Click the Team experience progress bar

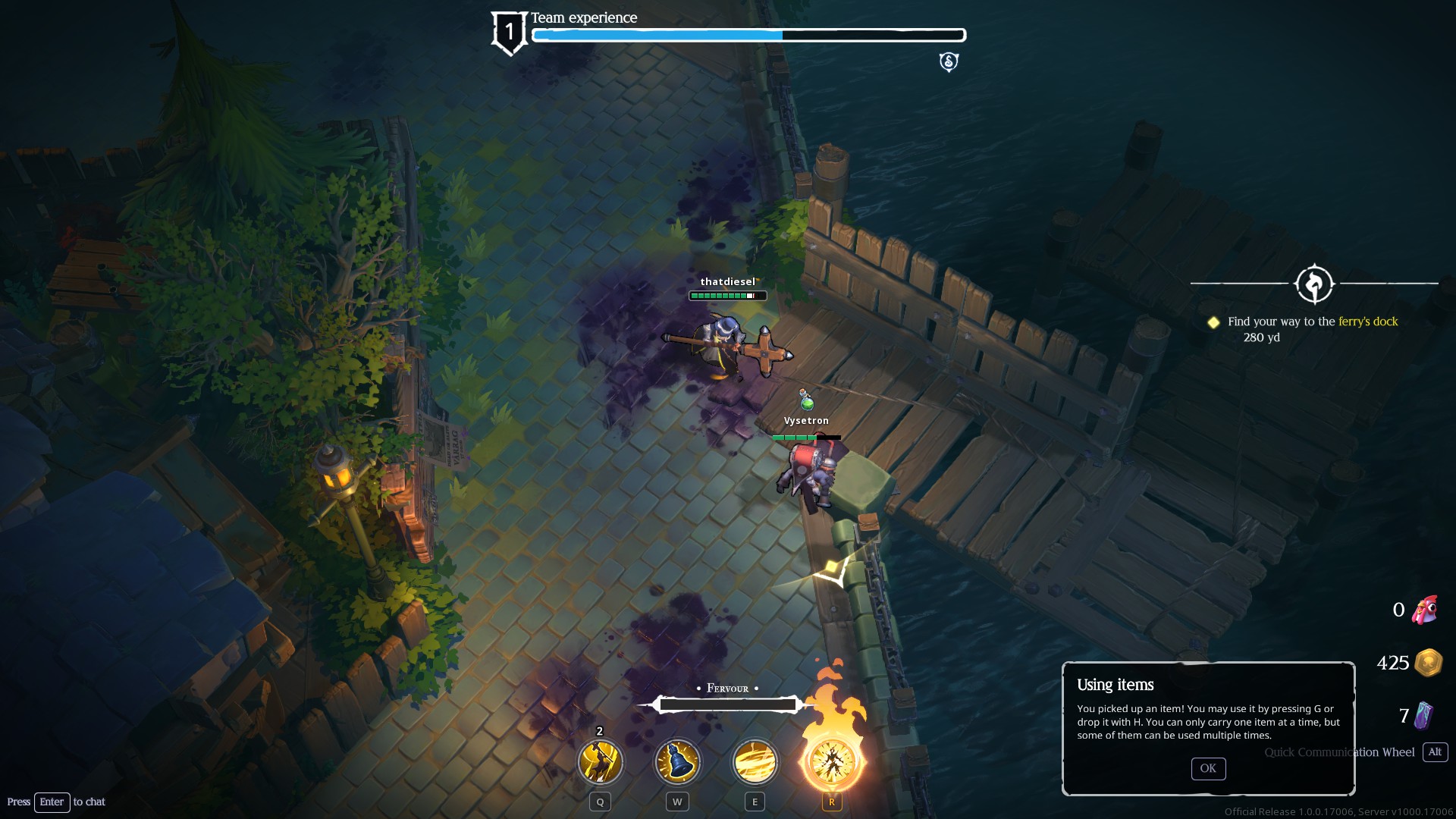pos(747,34)
